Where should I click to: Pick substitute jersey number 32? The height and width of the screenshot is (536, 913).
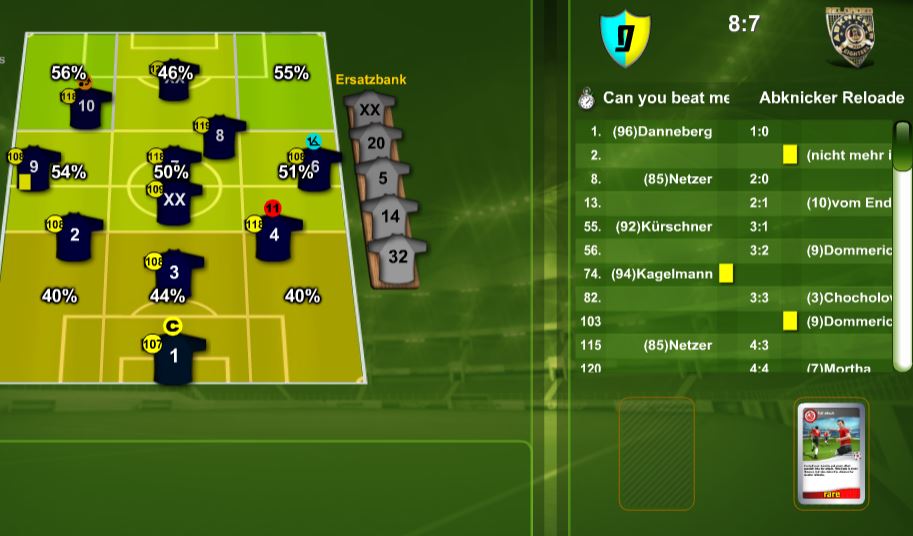[397, 256]
